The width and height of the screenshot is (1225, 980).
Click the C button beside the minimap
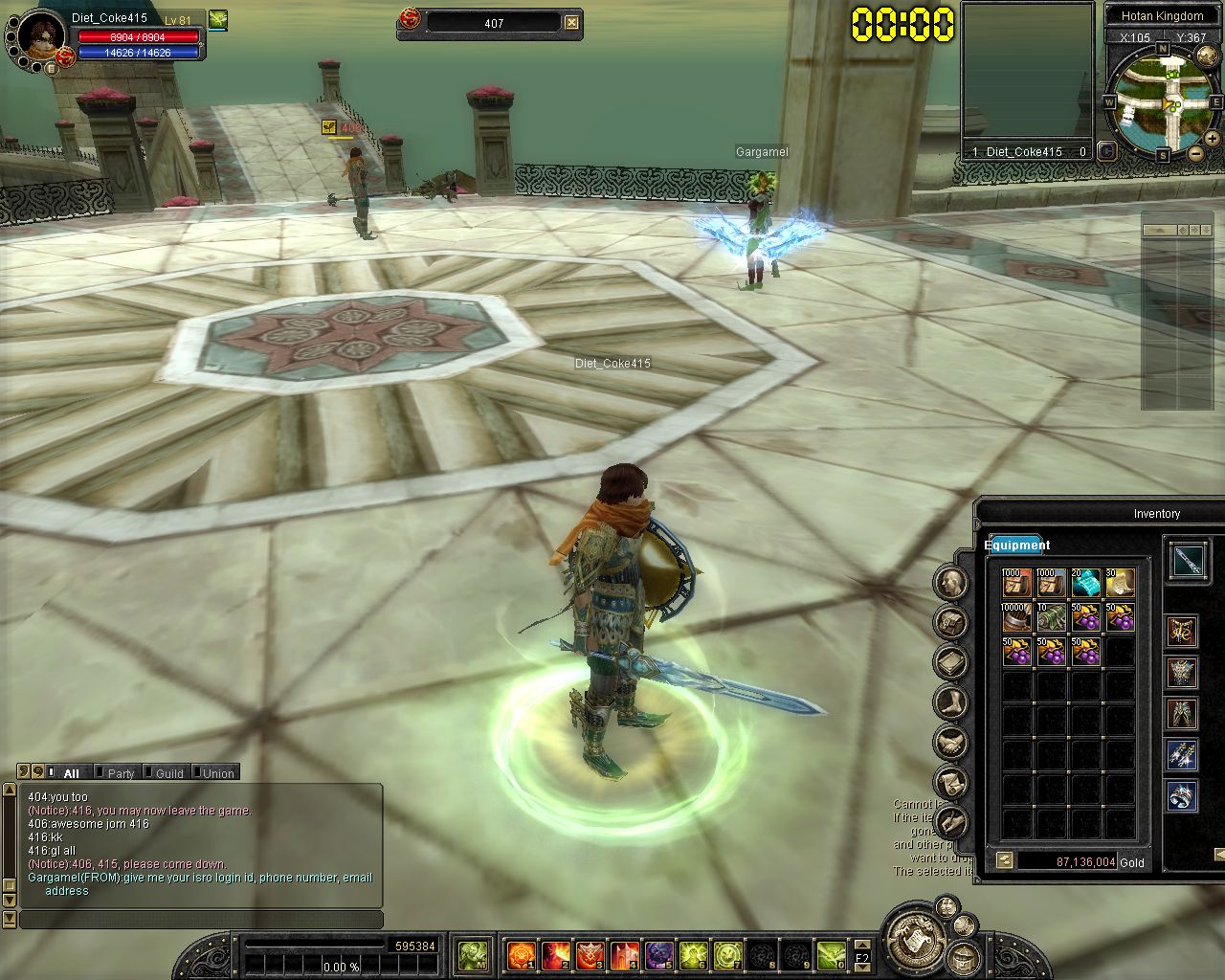(x=1106, y=150)
